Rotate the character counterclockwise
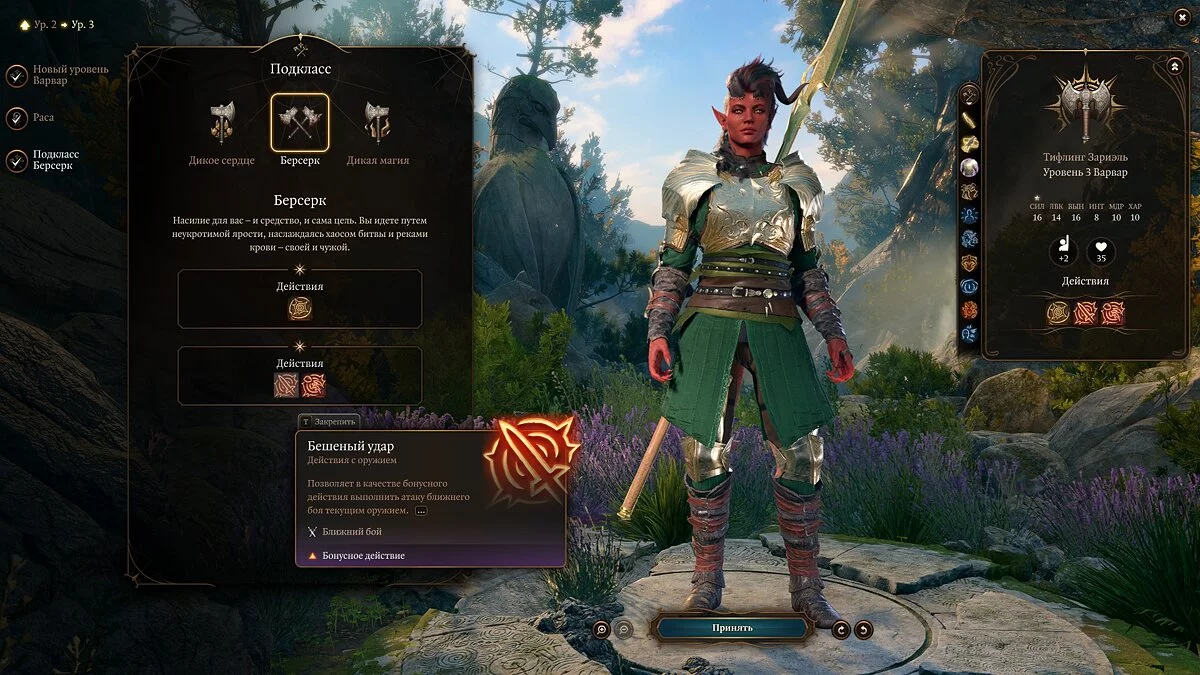Image resolution: width=1200 pixels, height=675 pixels. coord(863,629)
